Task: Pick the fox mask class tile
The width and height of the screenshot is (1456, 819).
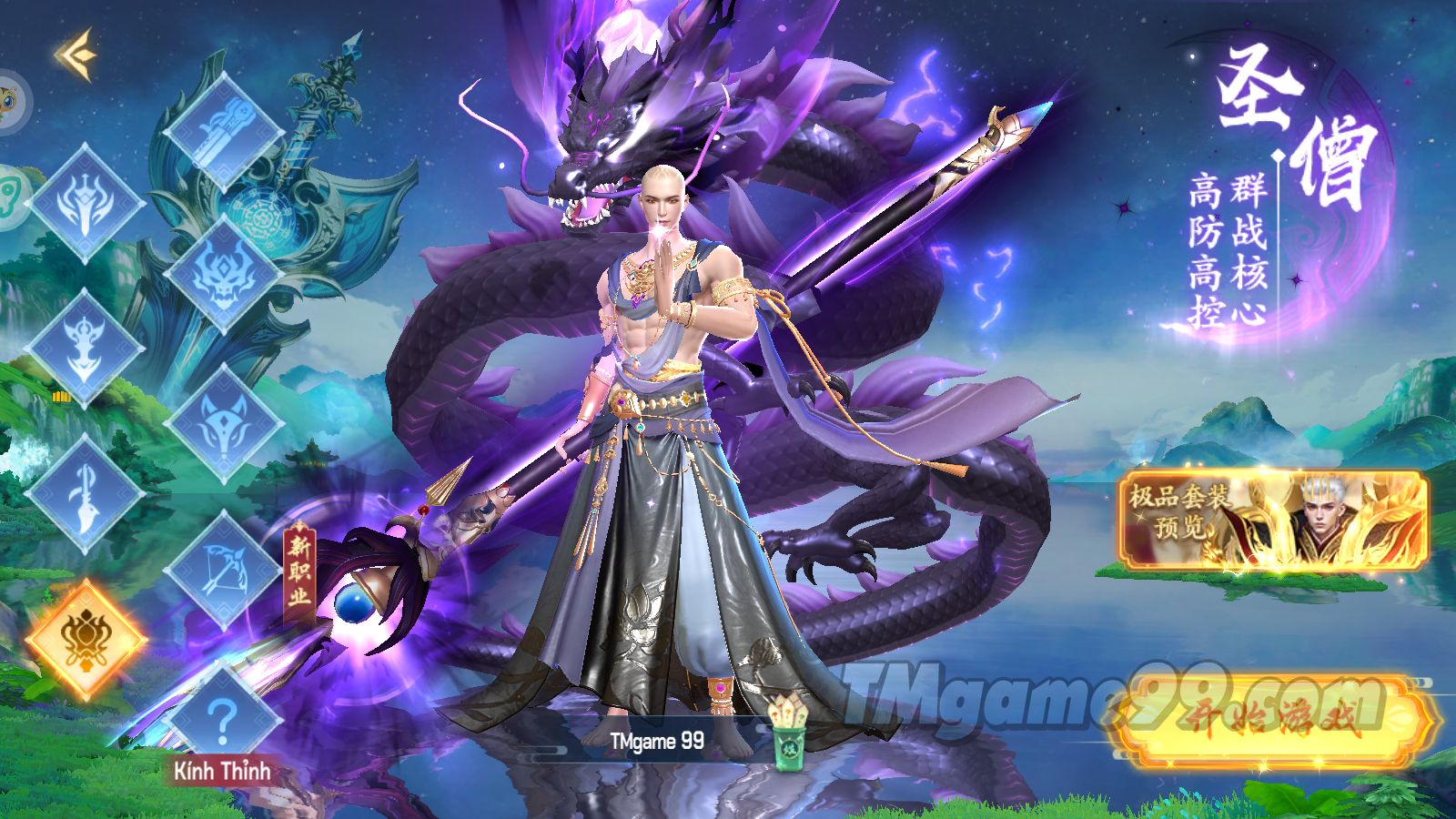Action: [223, 423]
